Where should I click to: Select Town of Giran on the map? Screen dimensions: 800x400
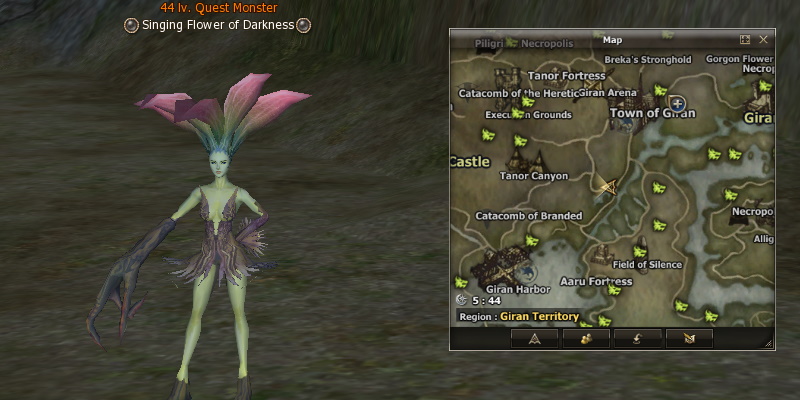point(653,113)
